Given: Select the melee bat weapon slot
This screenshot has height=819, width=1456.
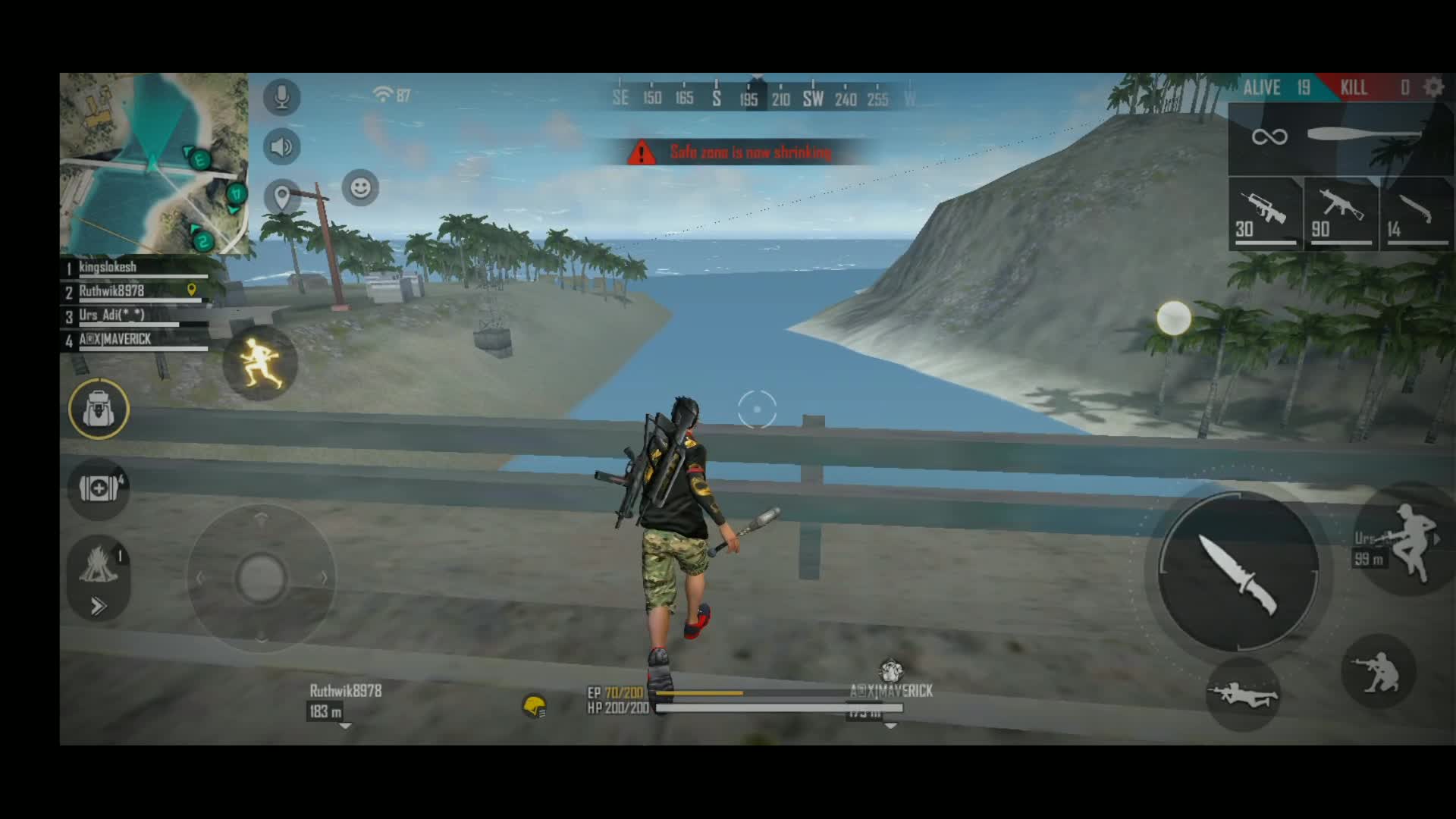Looking at the screenshot, I should coord(1339,138).
